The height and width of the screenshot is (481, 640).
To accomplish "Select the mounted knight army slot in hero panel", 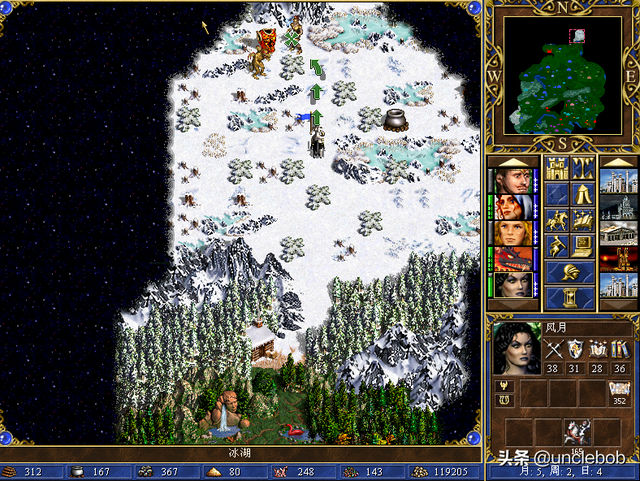I will pos(577,430).
